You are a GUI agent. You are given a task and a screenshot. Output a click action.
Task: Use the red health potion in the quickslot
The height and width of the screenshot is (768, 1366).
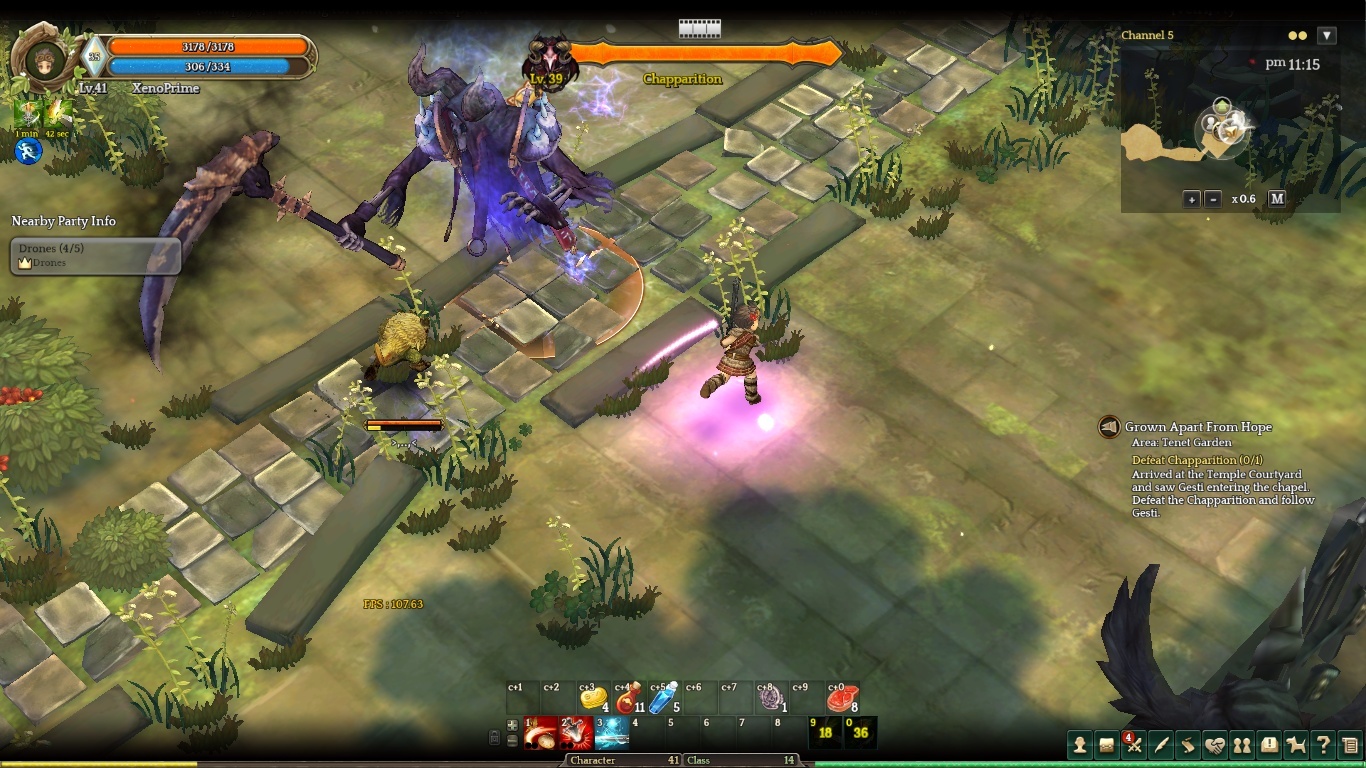coord(629,698)
